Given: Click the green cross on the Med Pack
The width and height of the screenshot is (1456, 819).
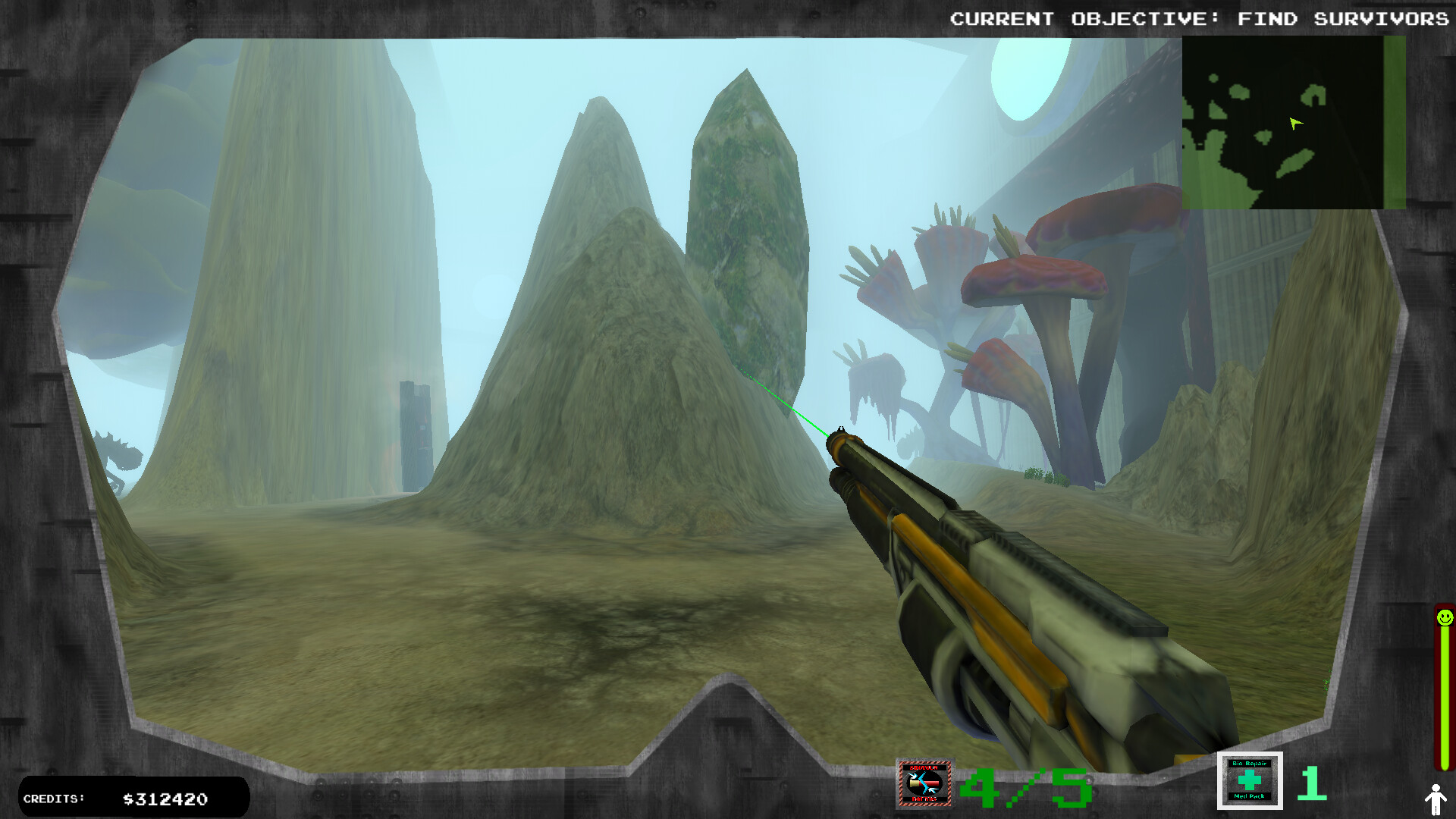Looking at the screenshot, I should pyautogui.click(x=1250, y=781).
